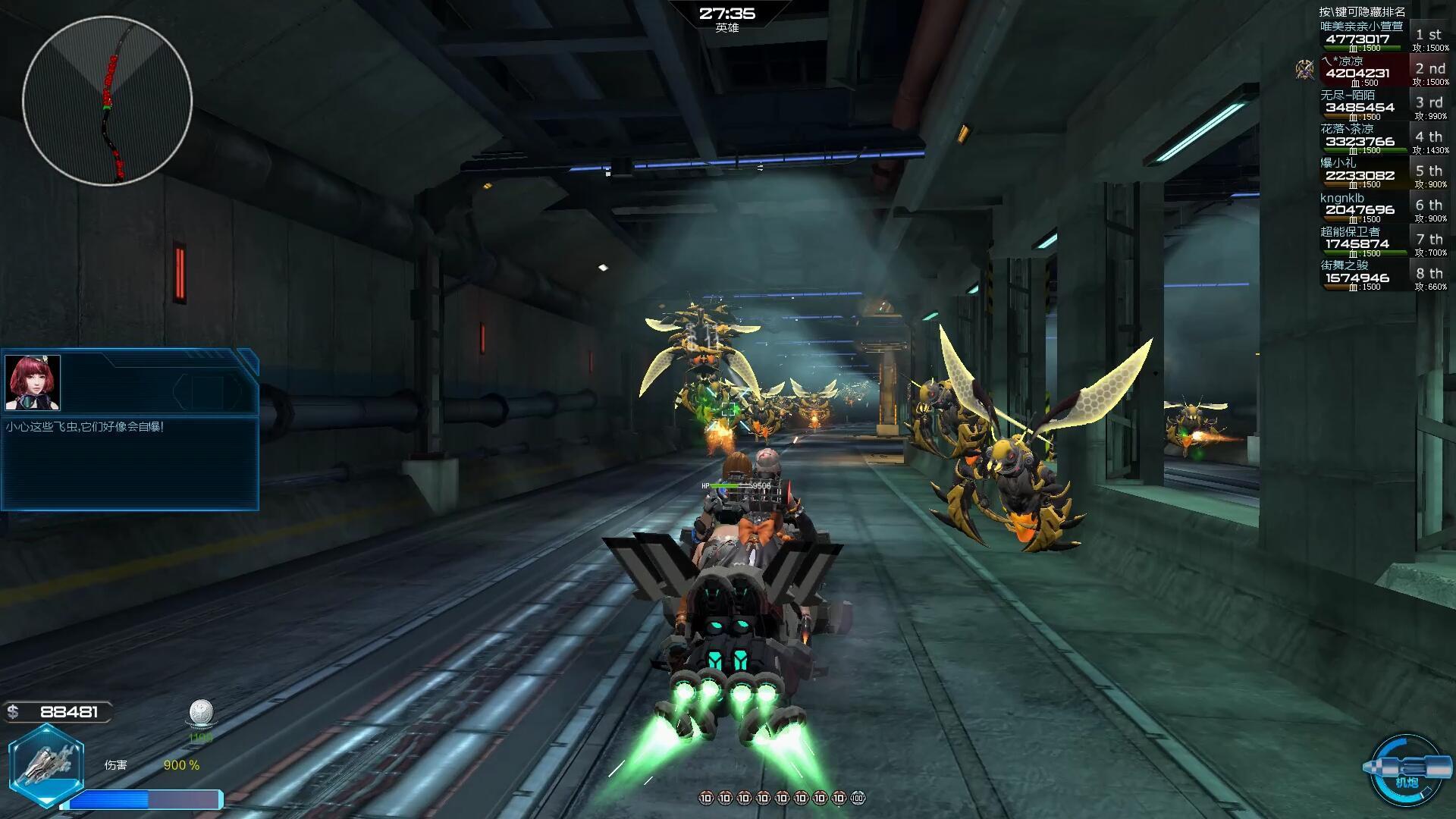Select the silver coin icon
Screen dimensions: 1456x819
pos(201,714)
